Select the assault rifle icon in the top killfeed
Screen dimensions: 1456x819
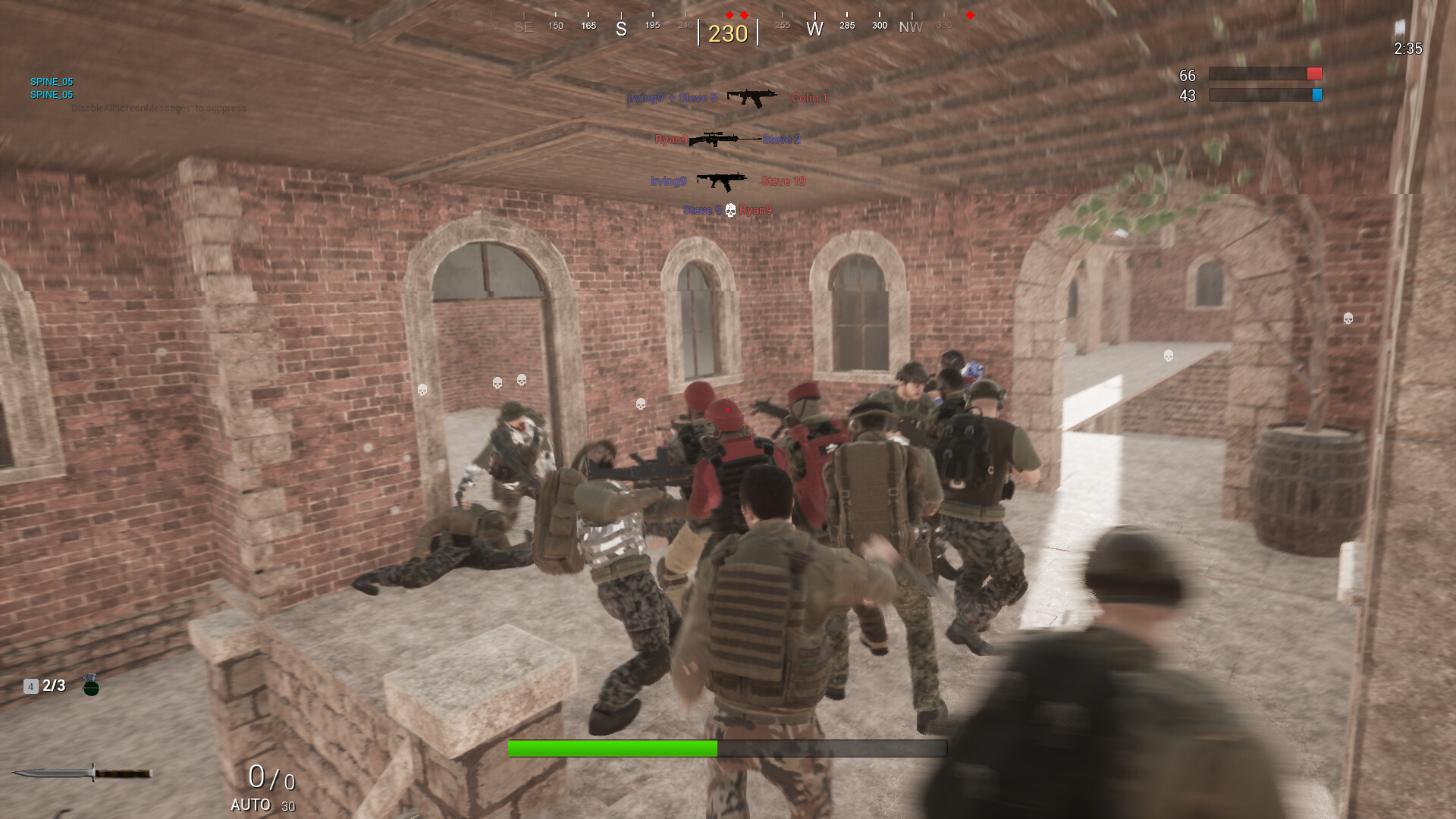(753, 97)
